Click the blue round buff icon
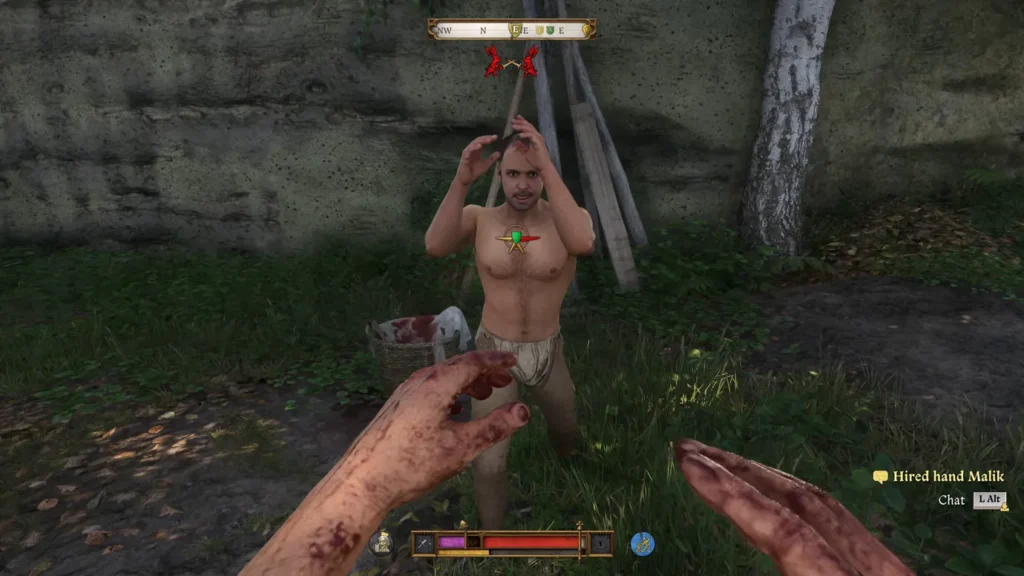Viewport: 1024px width, 576px height. coord(642,543)
